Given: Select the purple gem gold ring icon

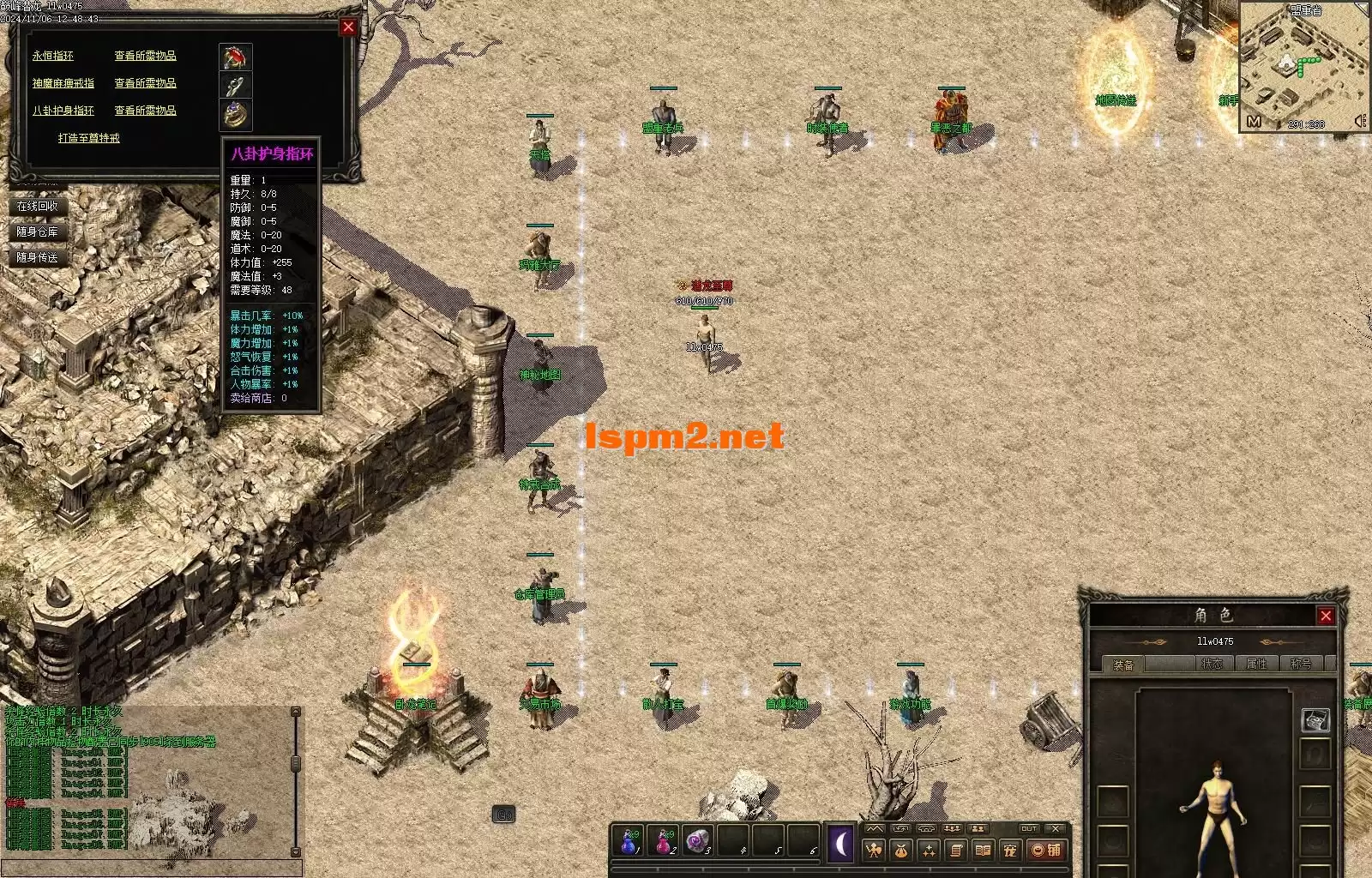Looking at the screenshot, I should 235,112.
